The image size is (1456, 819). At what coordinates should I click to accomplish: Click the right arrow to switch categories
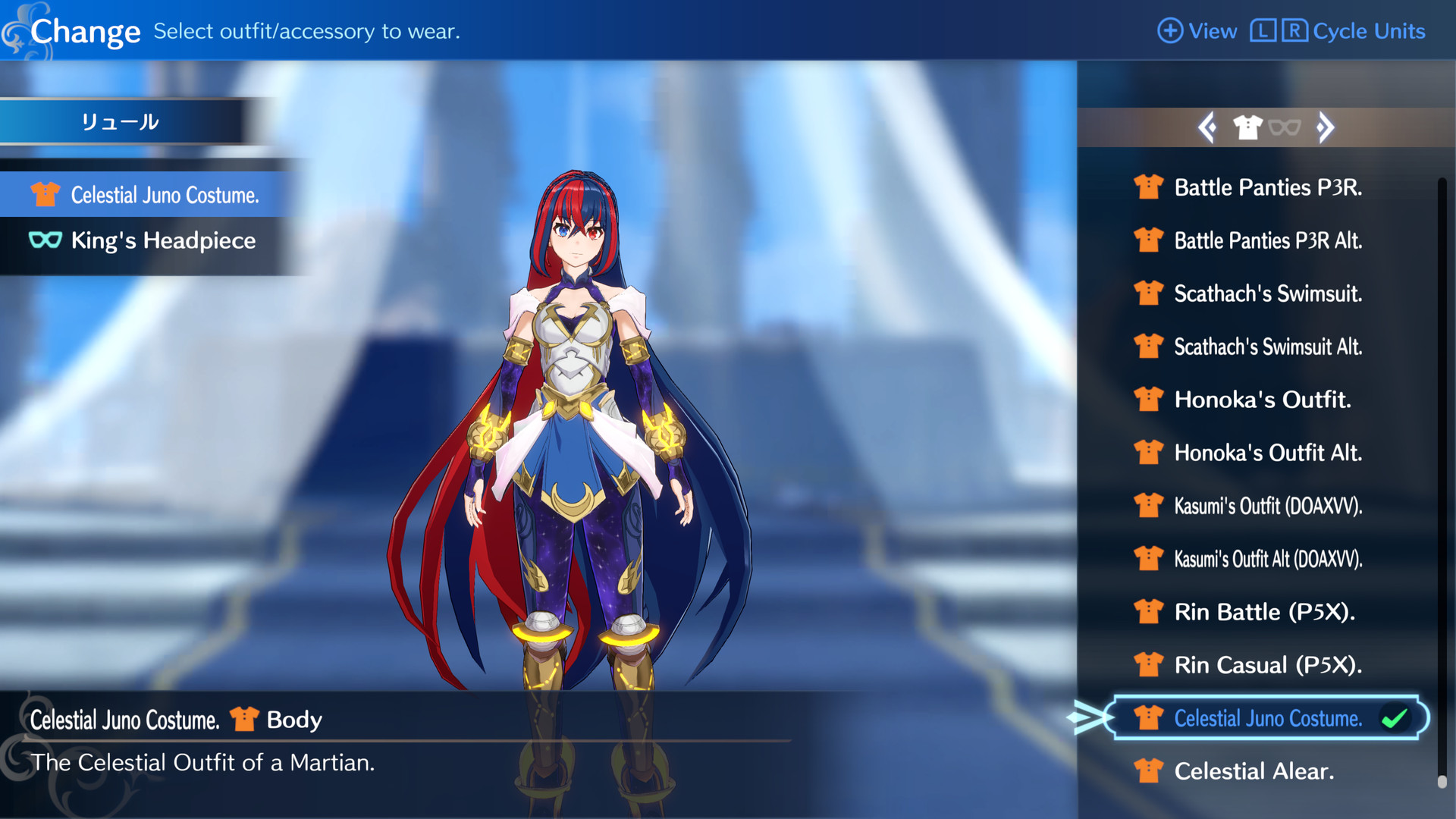(1327, 127)
